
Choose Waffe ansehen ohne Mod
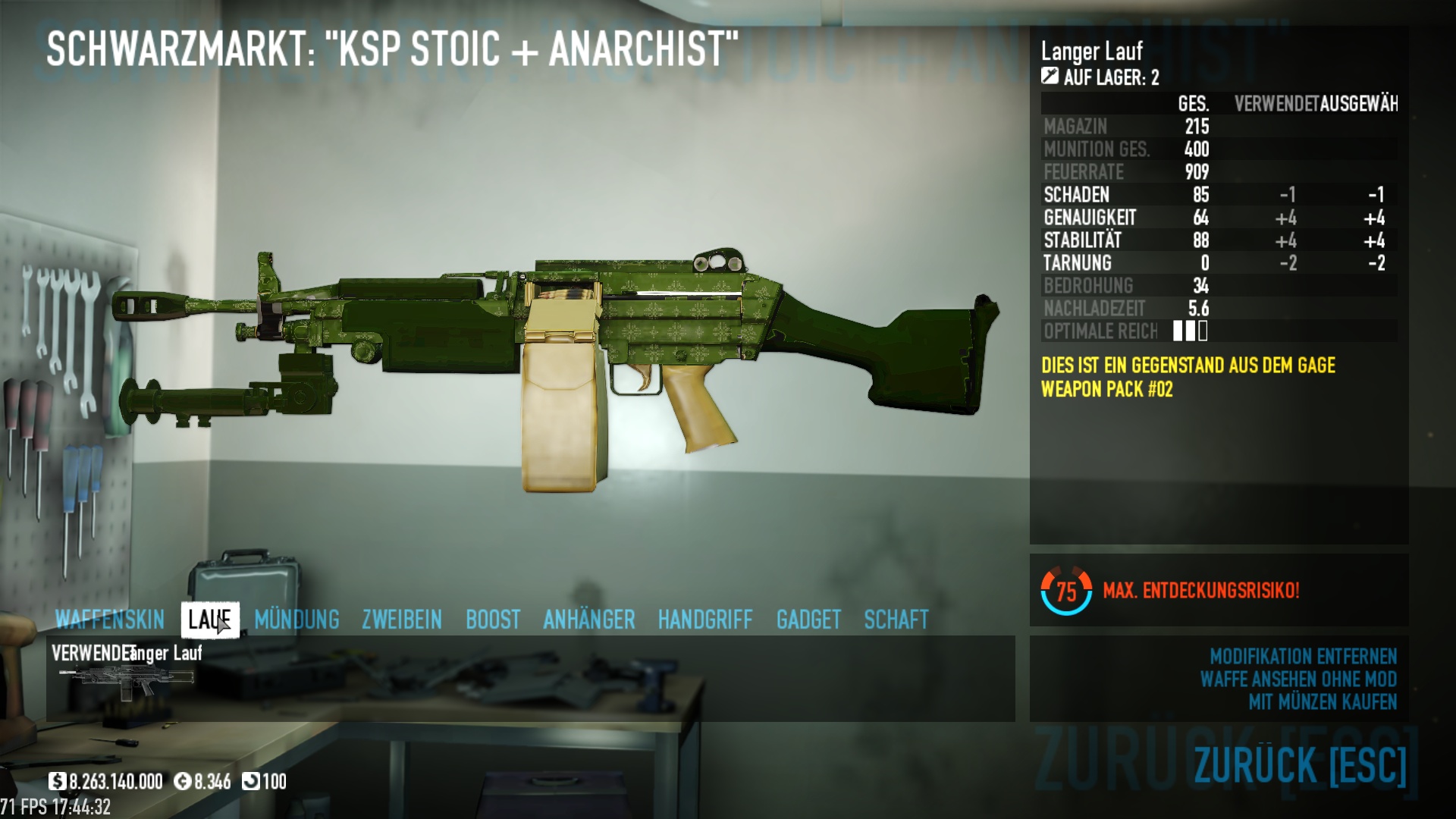[x=1298, y=679]
